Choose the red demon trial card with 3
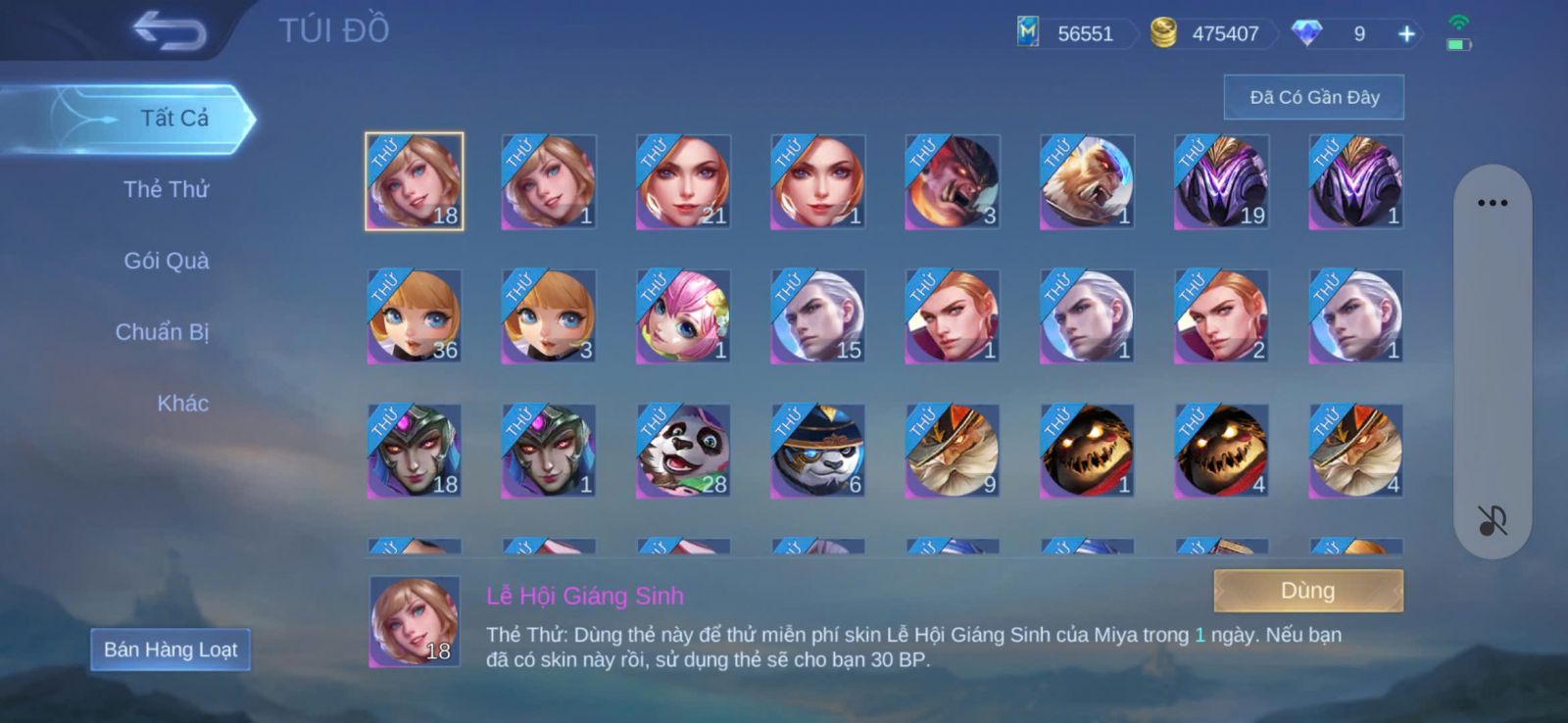The height and width of the screenshot is (723, 1568). (952, 182)
